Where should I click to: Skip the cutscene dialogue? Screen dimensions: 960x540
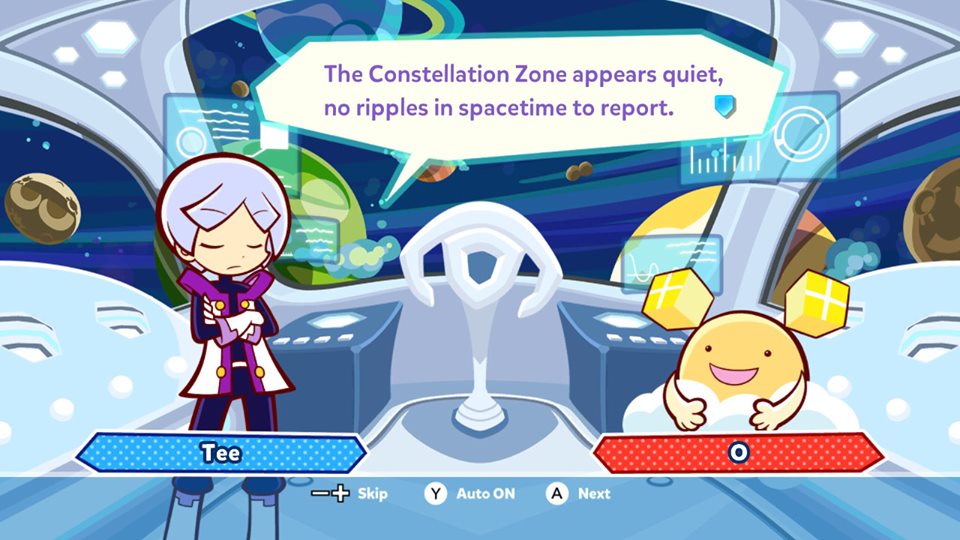349,494
